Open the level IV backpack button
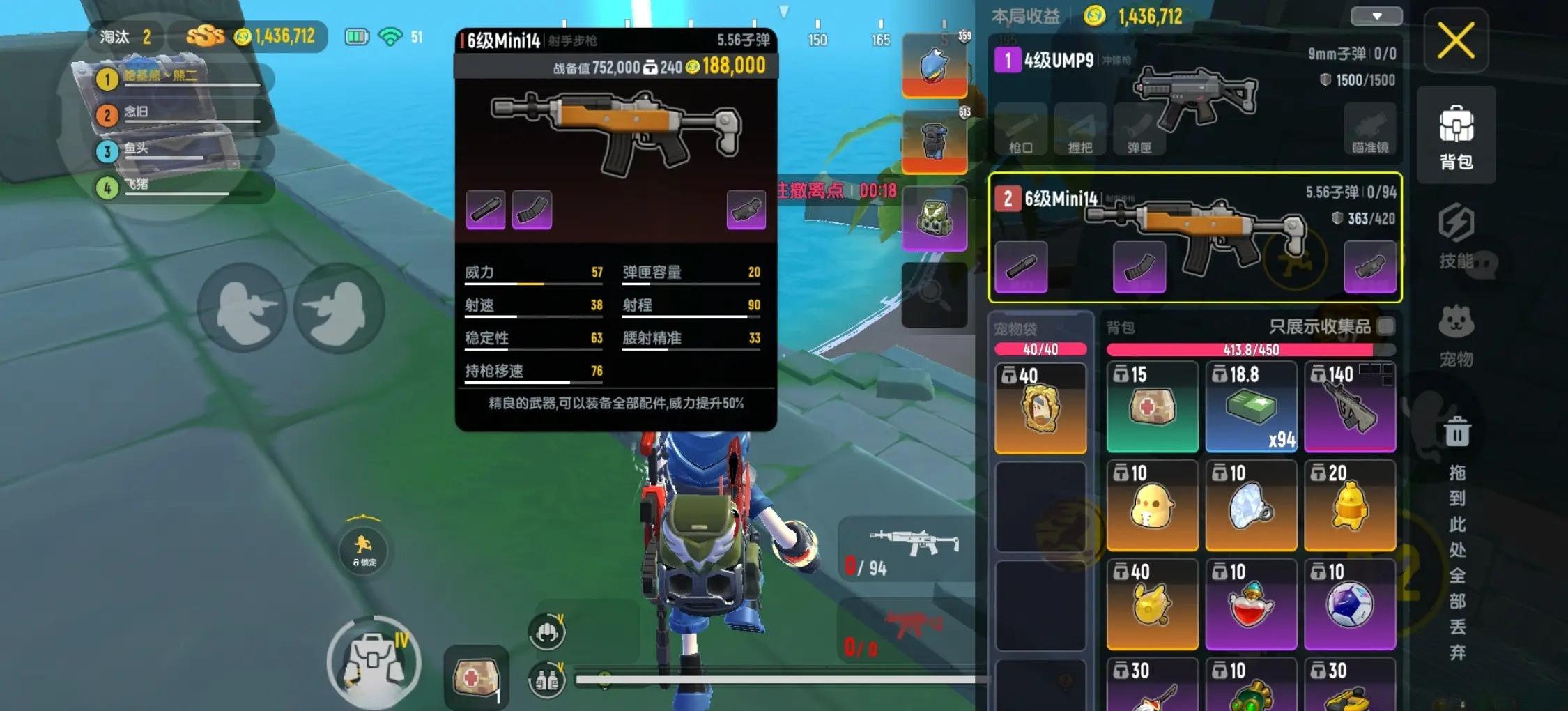The width and height of the screenshot is (1568, 711). pos(374,662)
